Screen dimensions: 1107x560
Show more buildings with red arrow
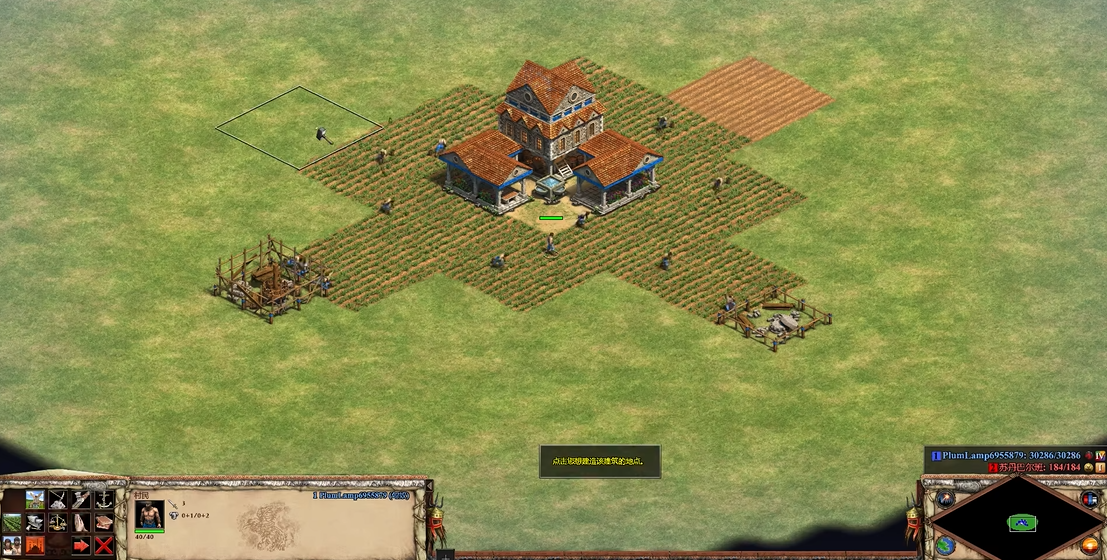[81, 545]
